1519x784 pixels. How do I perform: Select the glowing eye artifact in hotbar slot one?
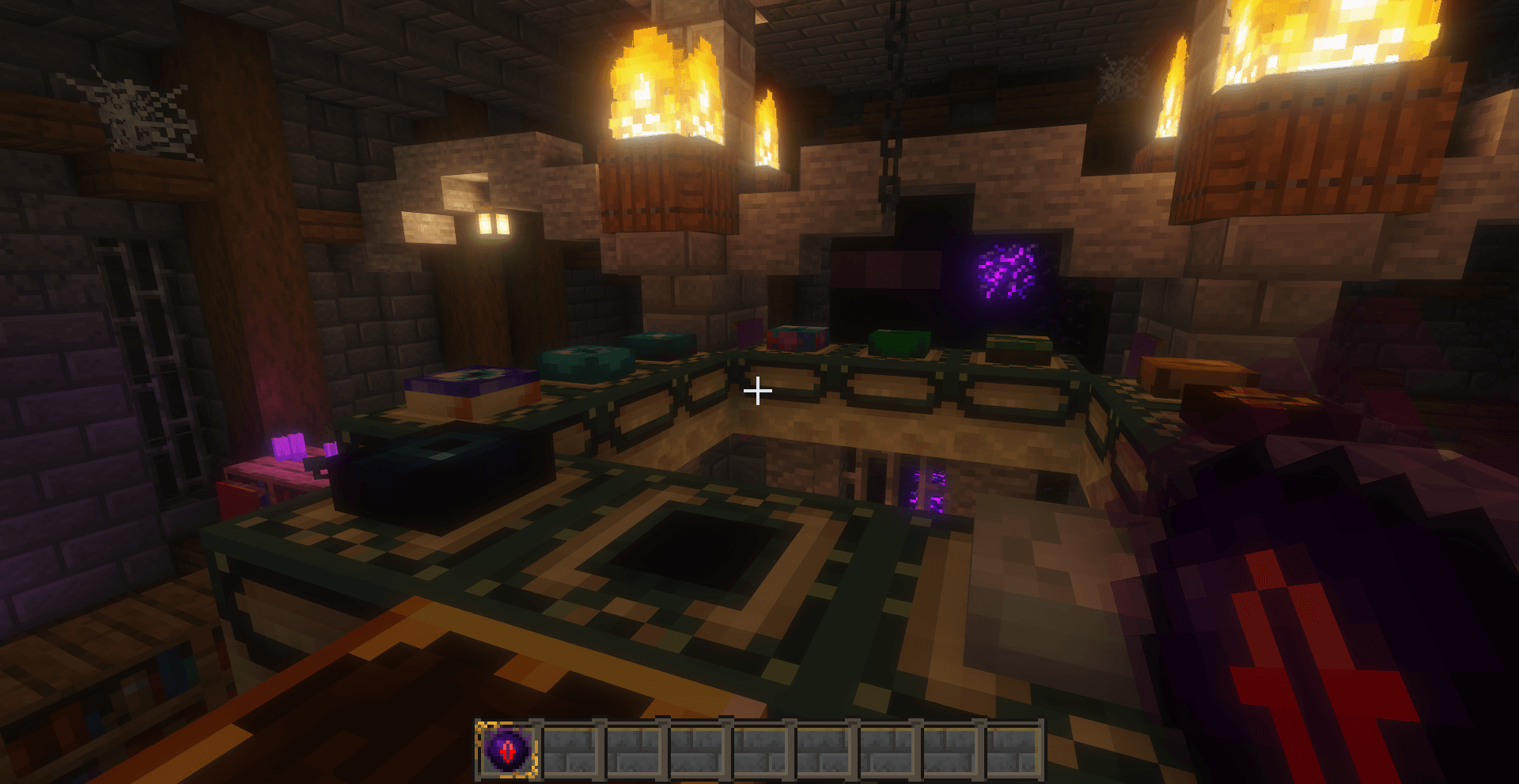[506, 747]
